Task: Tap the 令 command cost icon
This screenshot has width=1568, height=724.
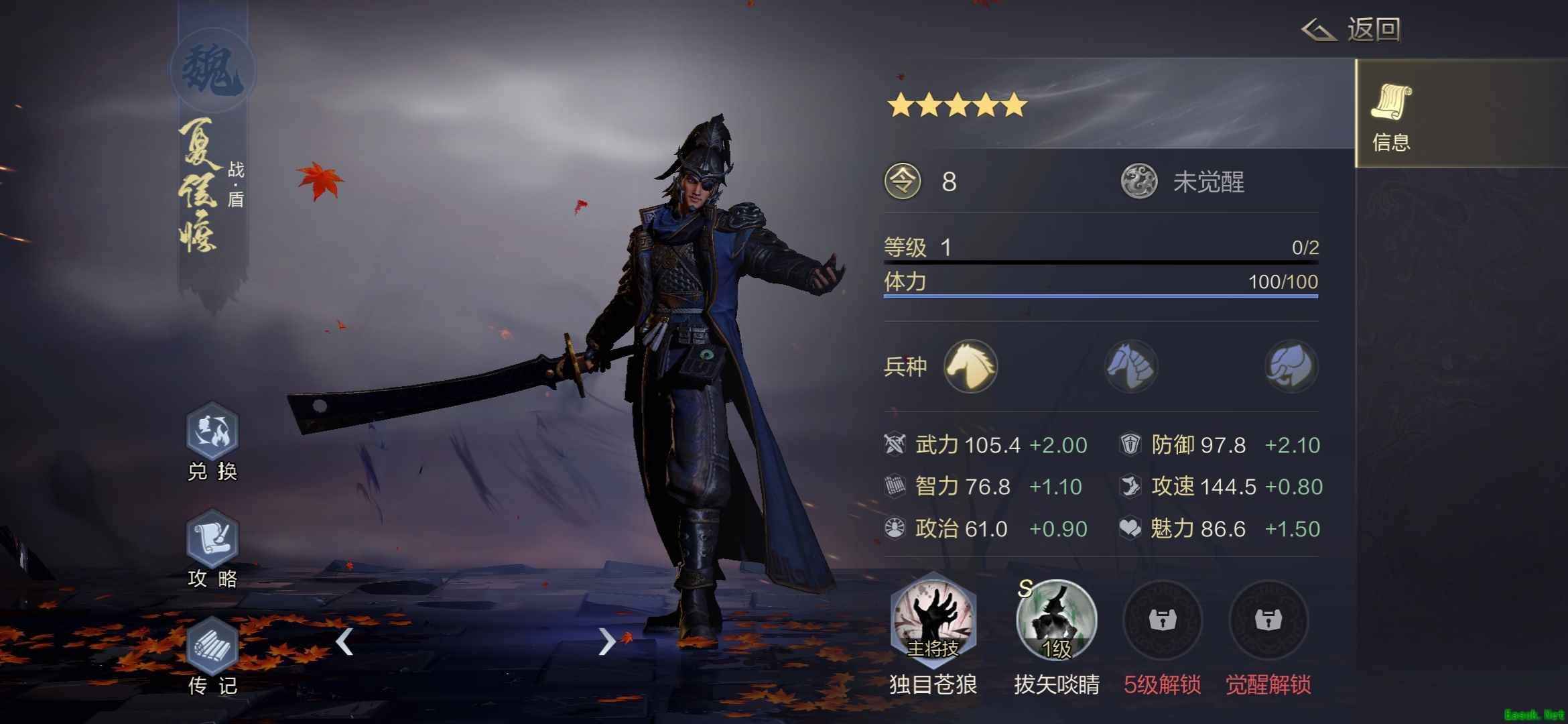Action: tap(903, 182)
